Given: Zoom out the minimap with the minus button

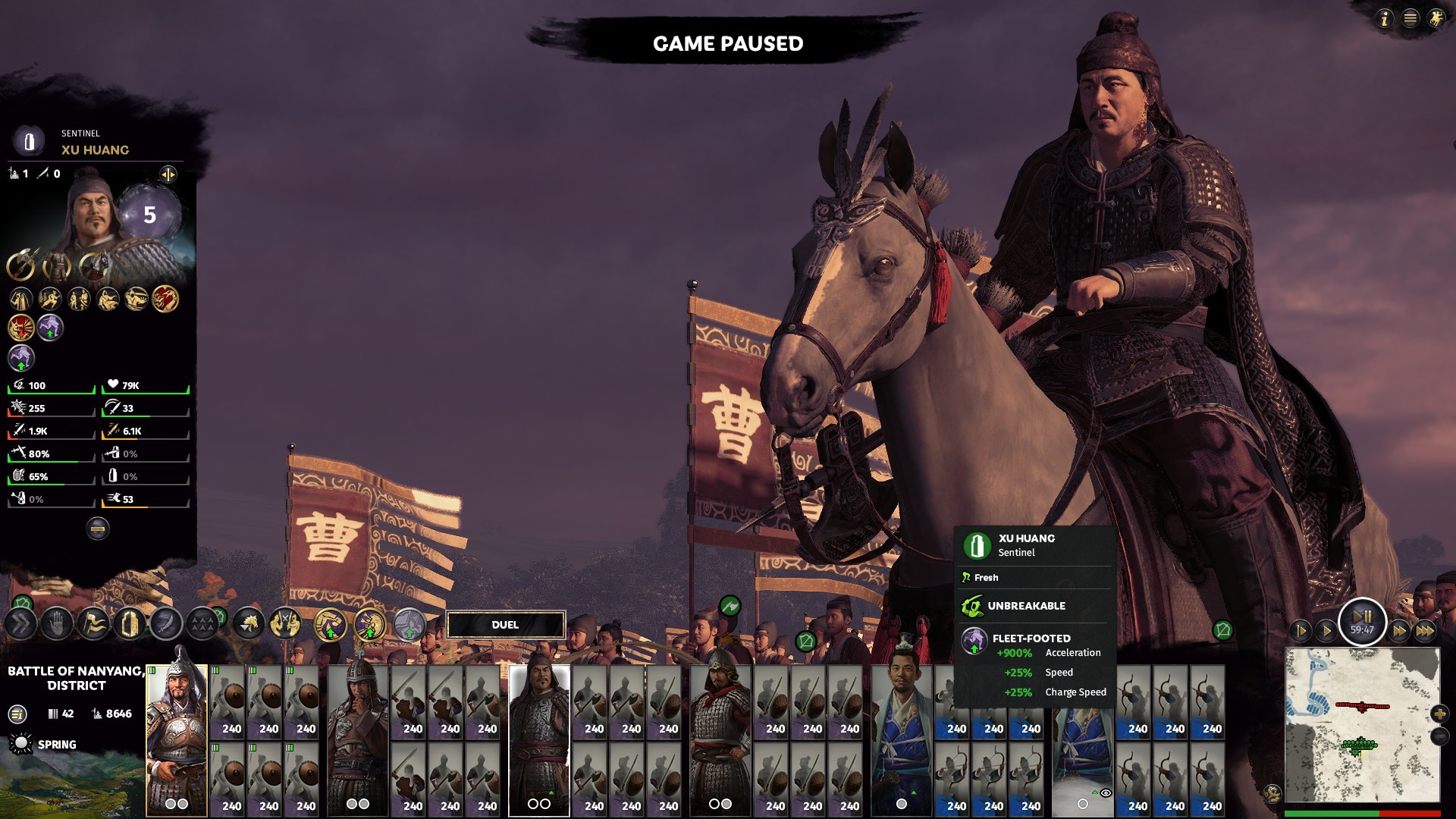Looking at the screenshot, I should (1439, 736).
